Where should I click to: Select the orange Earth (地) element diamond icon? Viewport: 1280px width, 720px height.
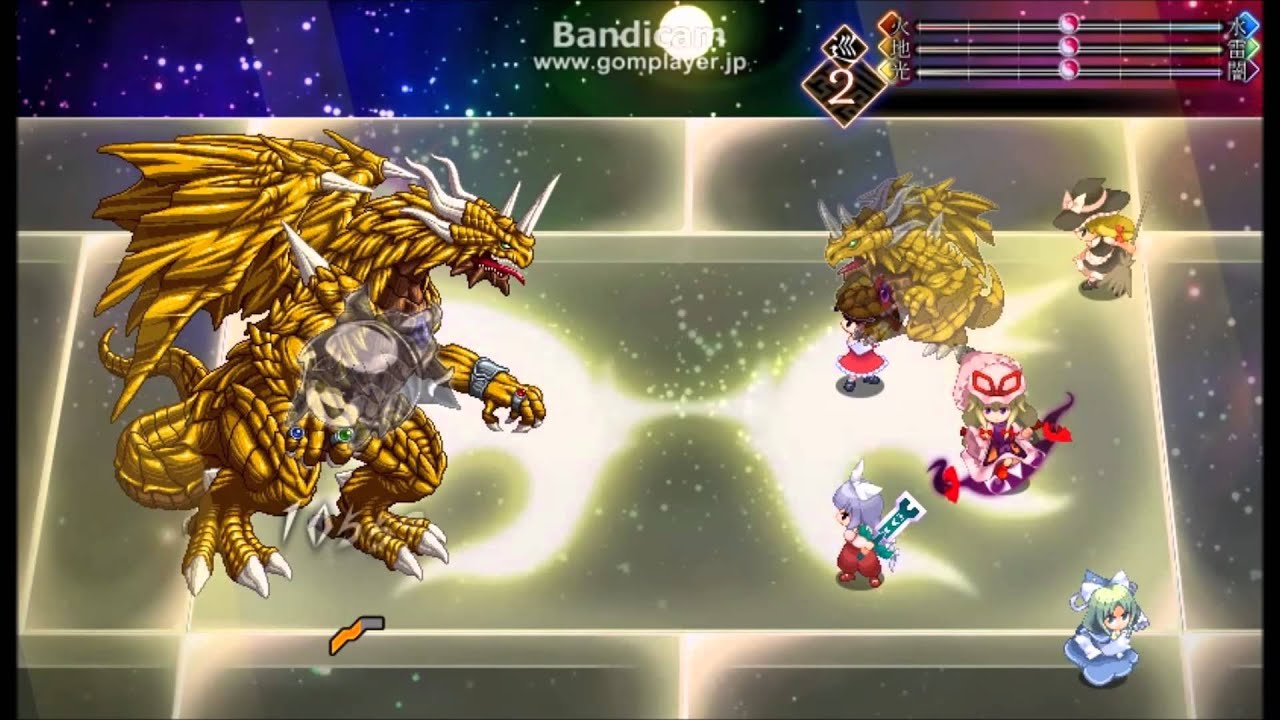point(888,48)
